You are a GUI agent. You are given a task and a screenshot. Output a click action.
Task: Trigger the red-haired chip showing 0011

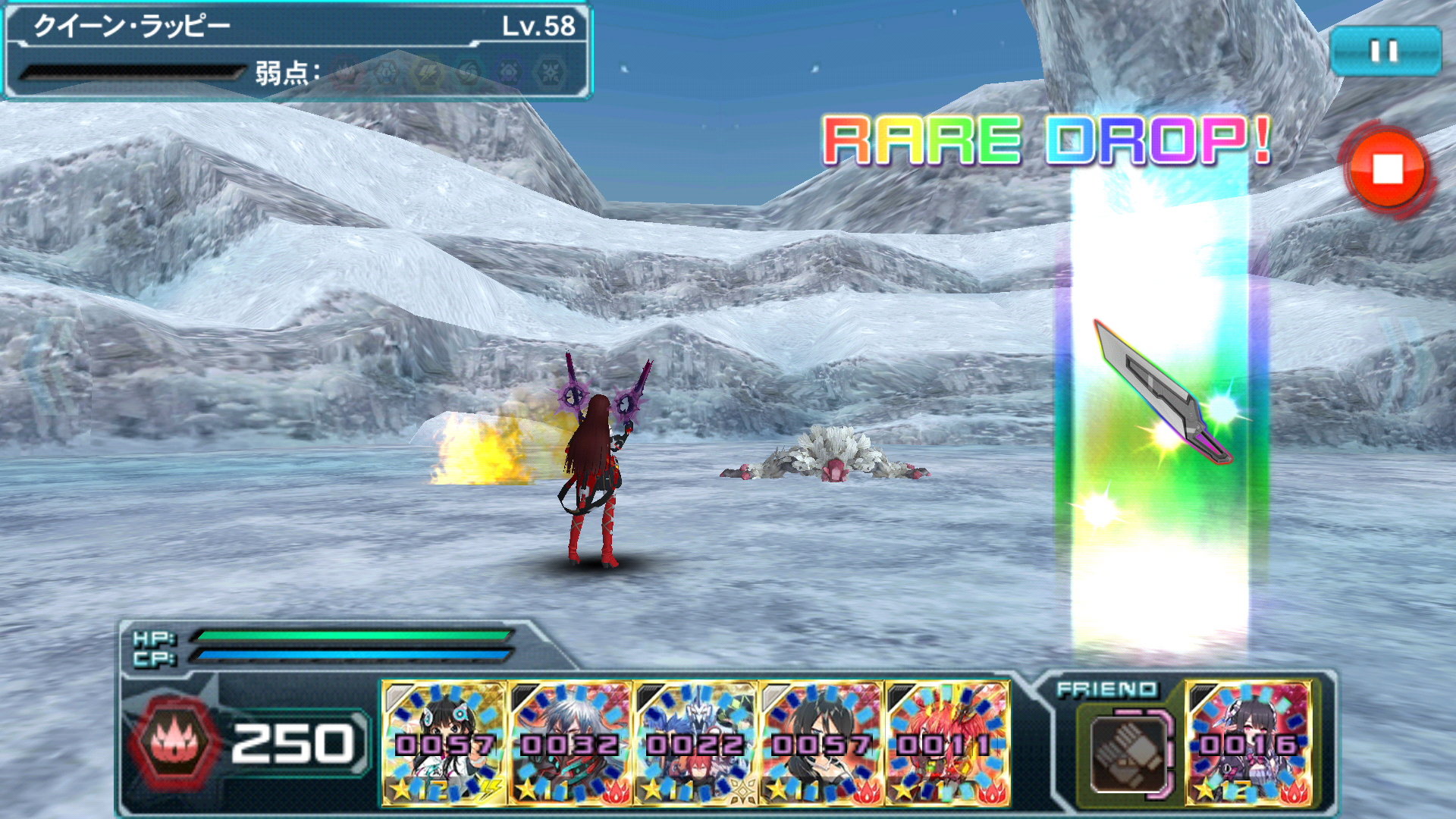[947, 743]
